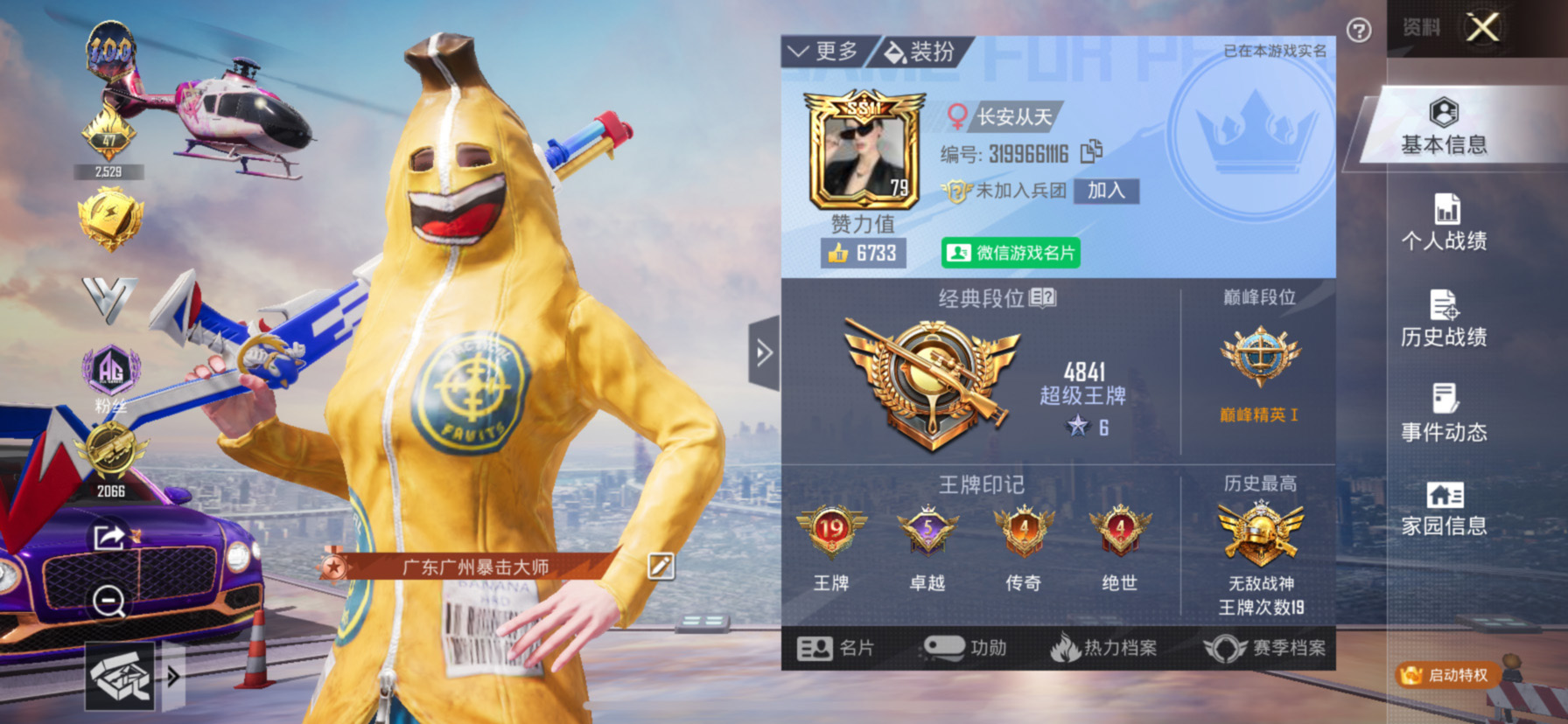Expand the chest panel arrow at bottom left

pyautogui.click(x=174, y=676)
